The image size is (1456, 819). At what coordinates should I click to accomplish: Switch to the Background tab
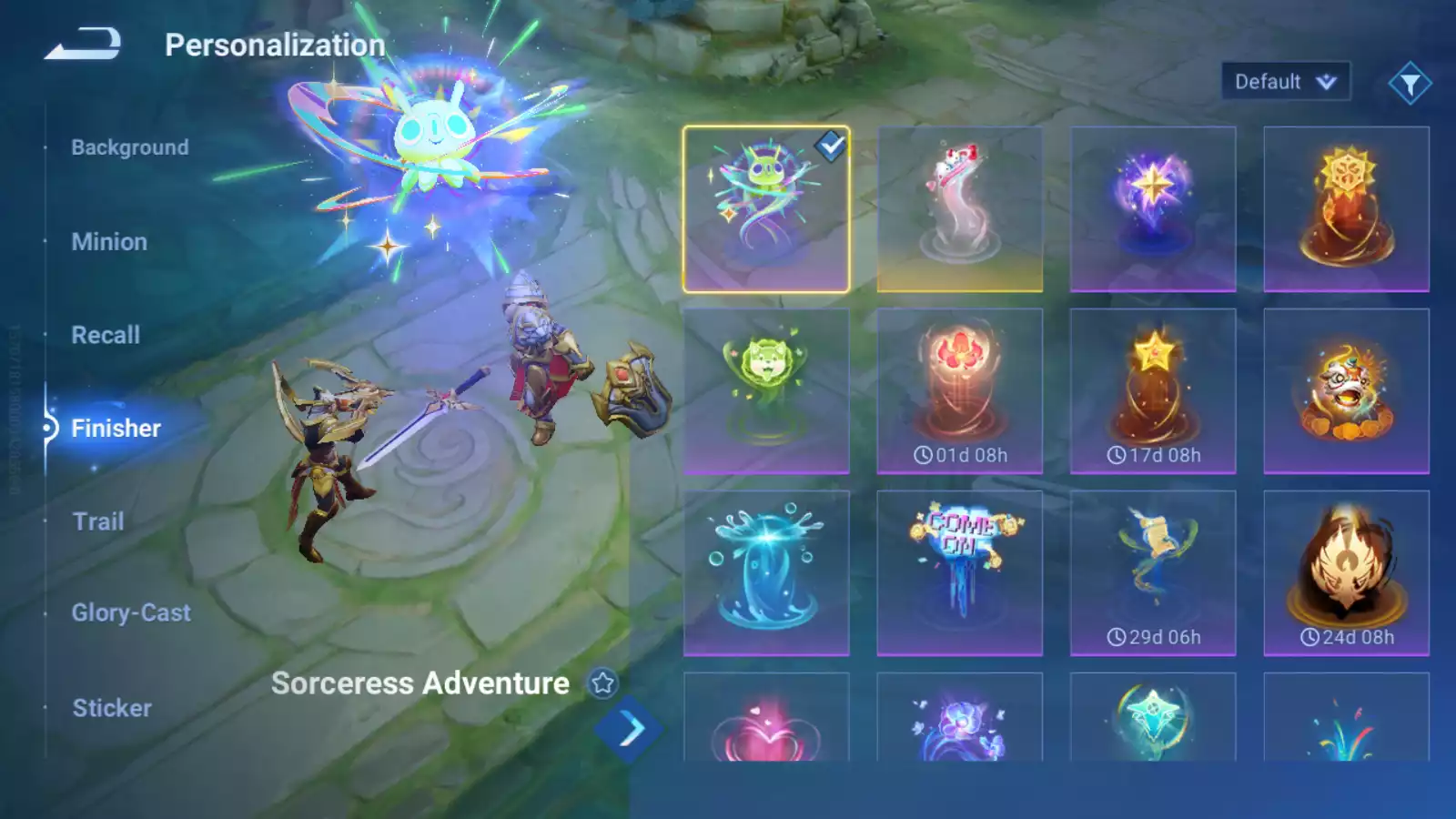(x=130, y=147)
